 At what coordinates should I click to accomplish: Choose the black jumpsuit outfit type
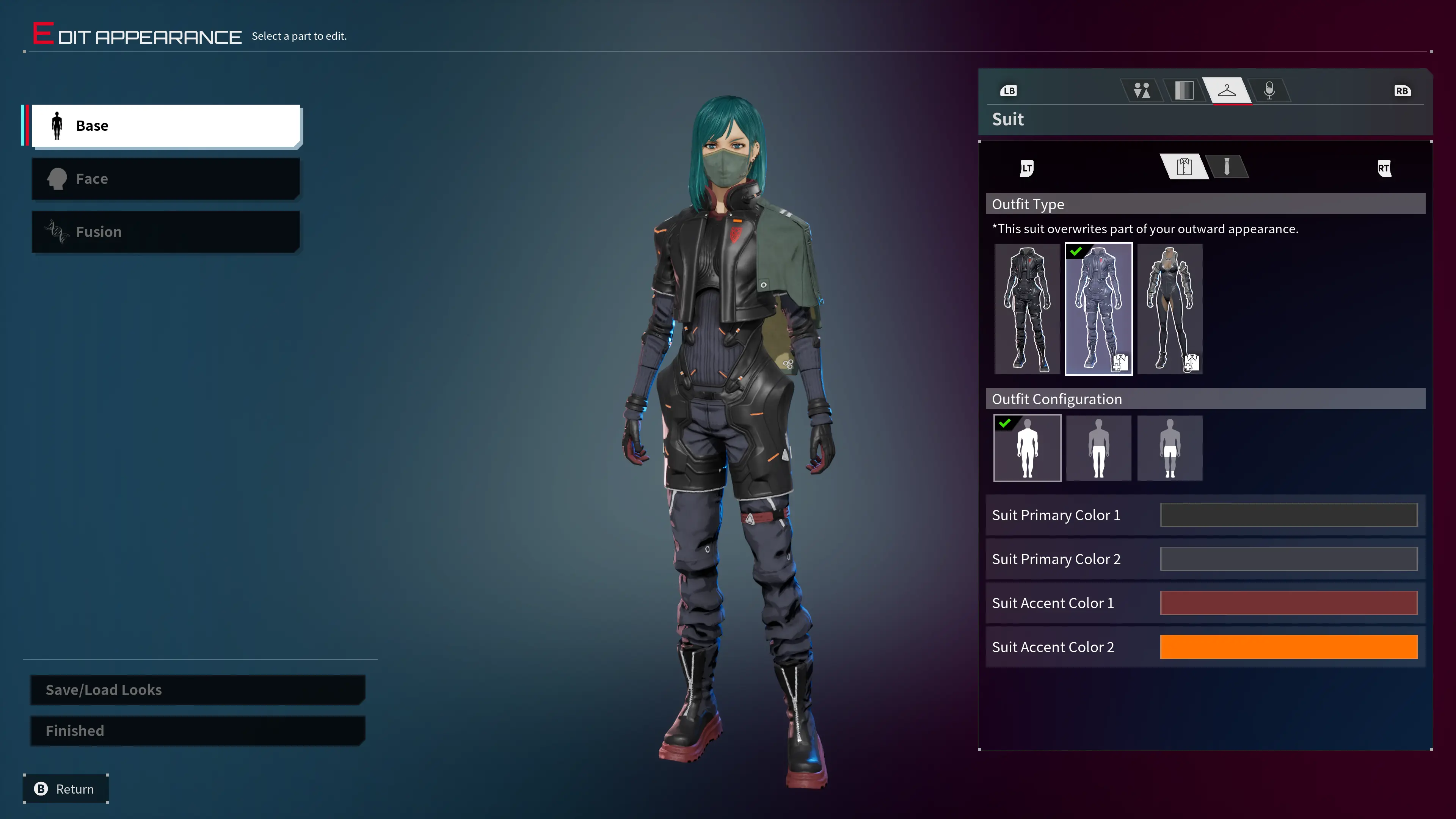(1027, 309)
